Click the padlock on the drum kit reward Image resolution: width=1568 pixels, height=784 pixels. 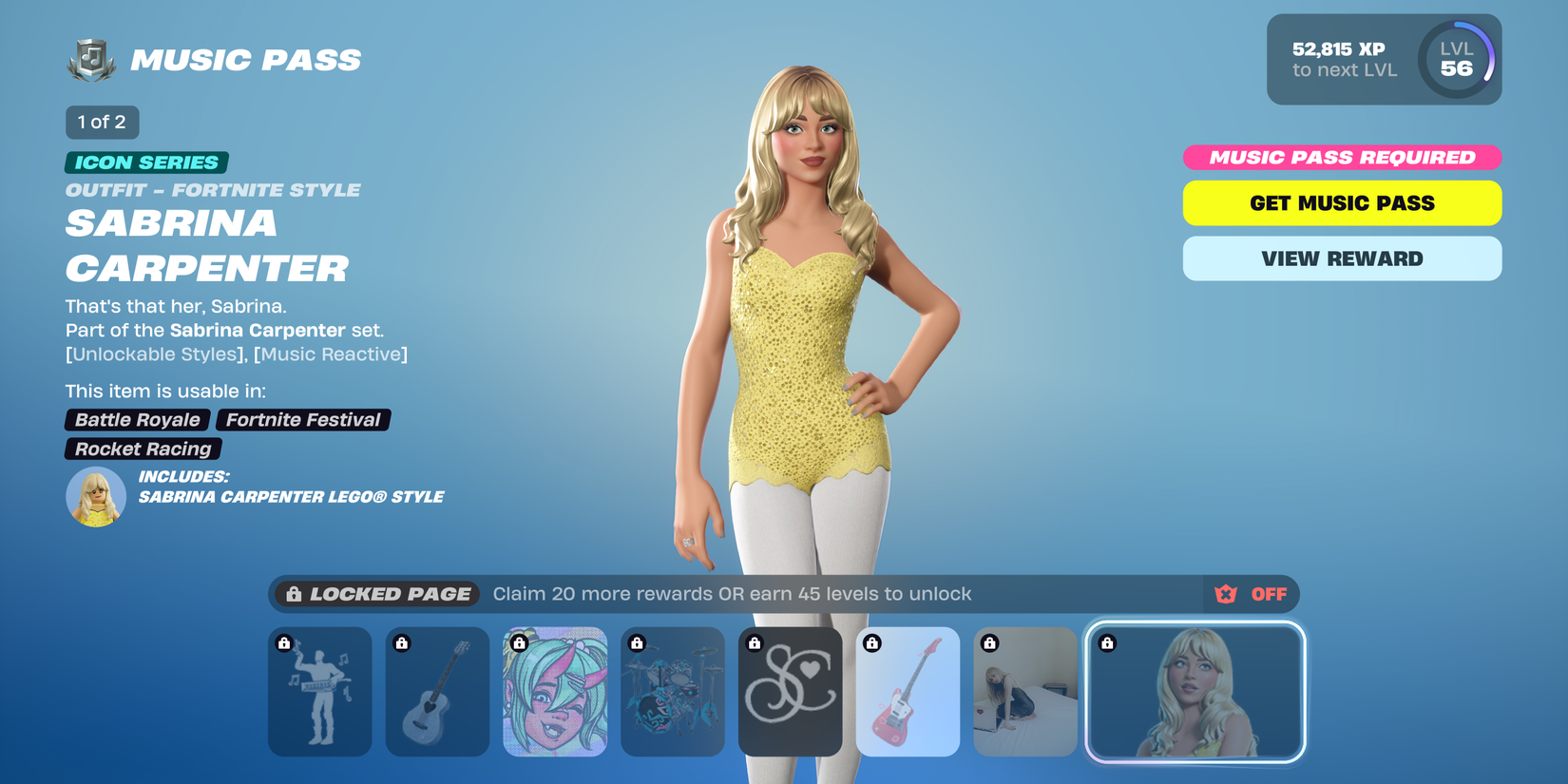coord(638,643)
